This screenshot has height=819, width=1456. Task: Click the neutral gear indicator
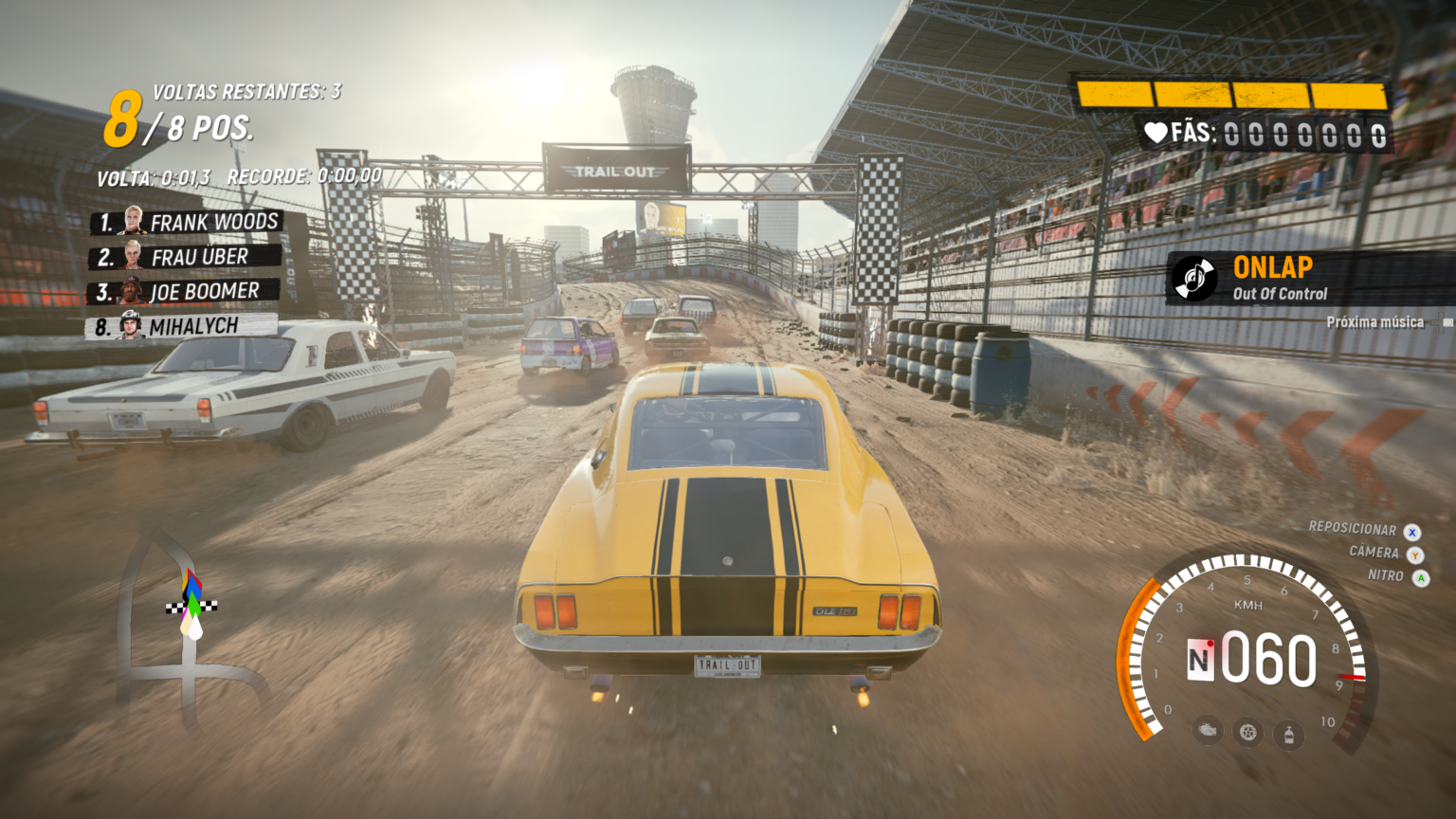pos(1200,660)
